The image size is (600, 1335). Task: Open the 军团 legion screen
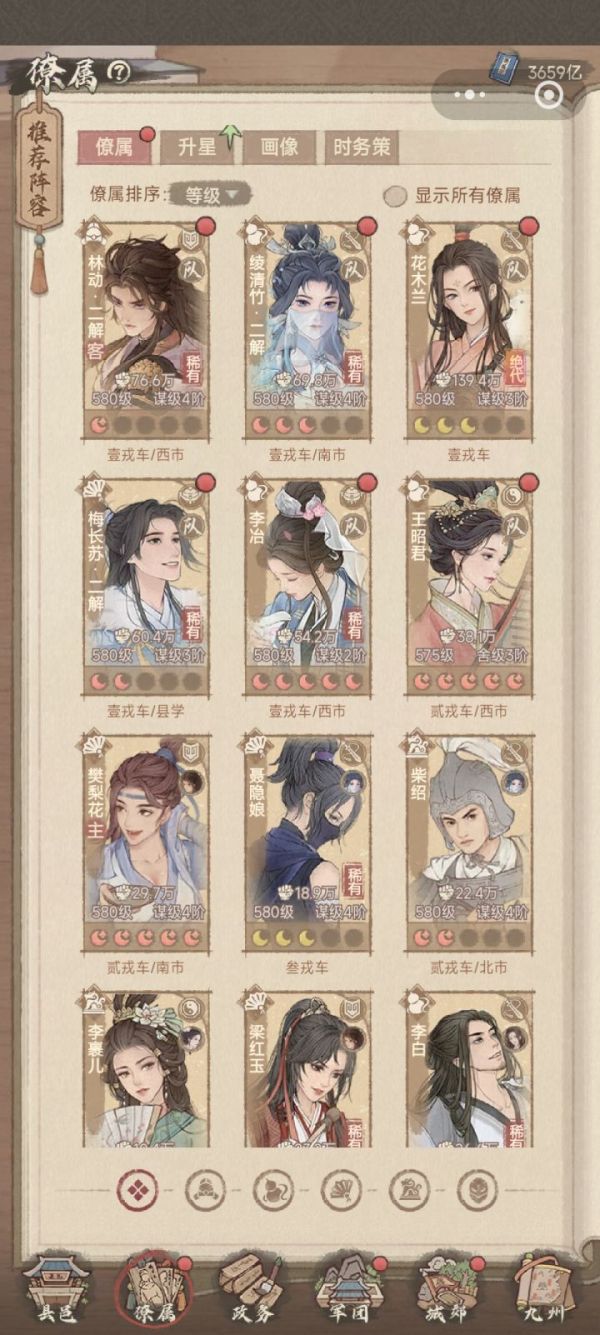[x=346, y=1288]
